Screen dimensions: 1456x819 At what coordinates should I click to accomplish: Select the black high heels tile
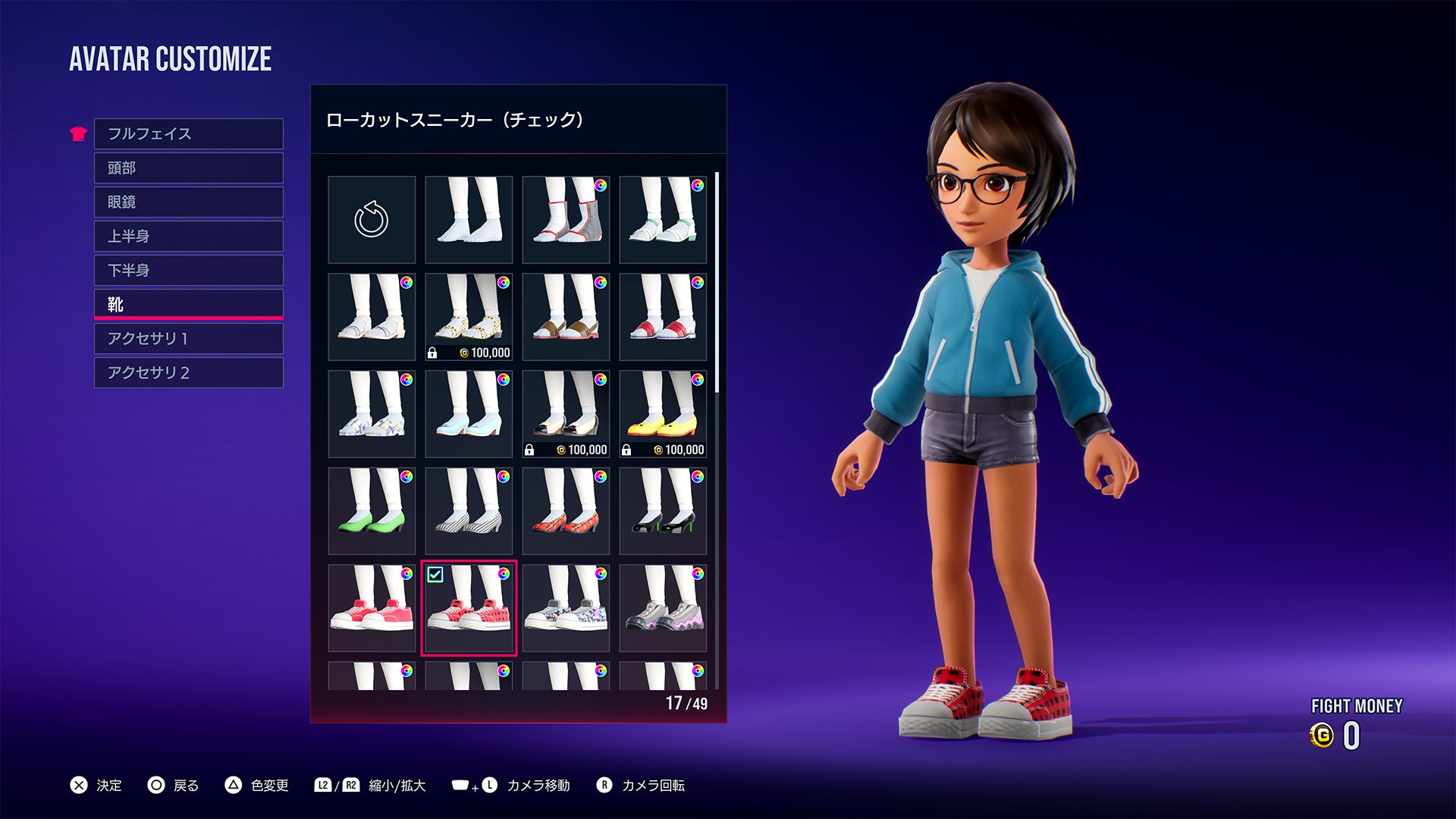tap(663, 511)
